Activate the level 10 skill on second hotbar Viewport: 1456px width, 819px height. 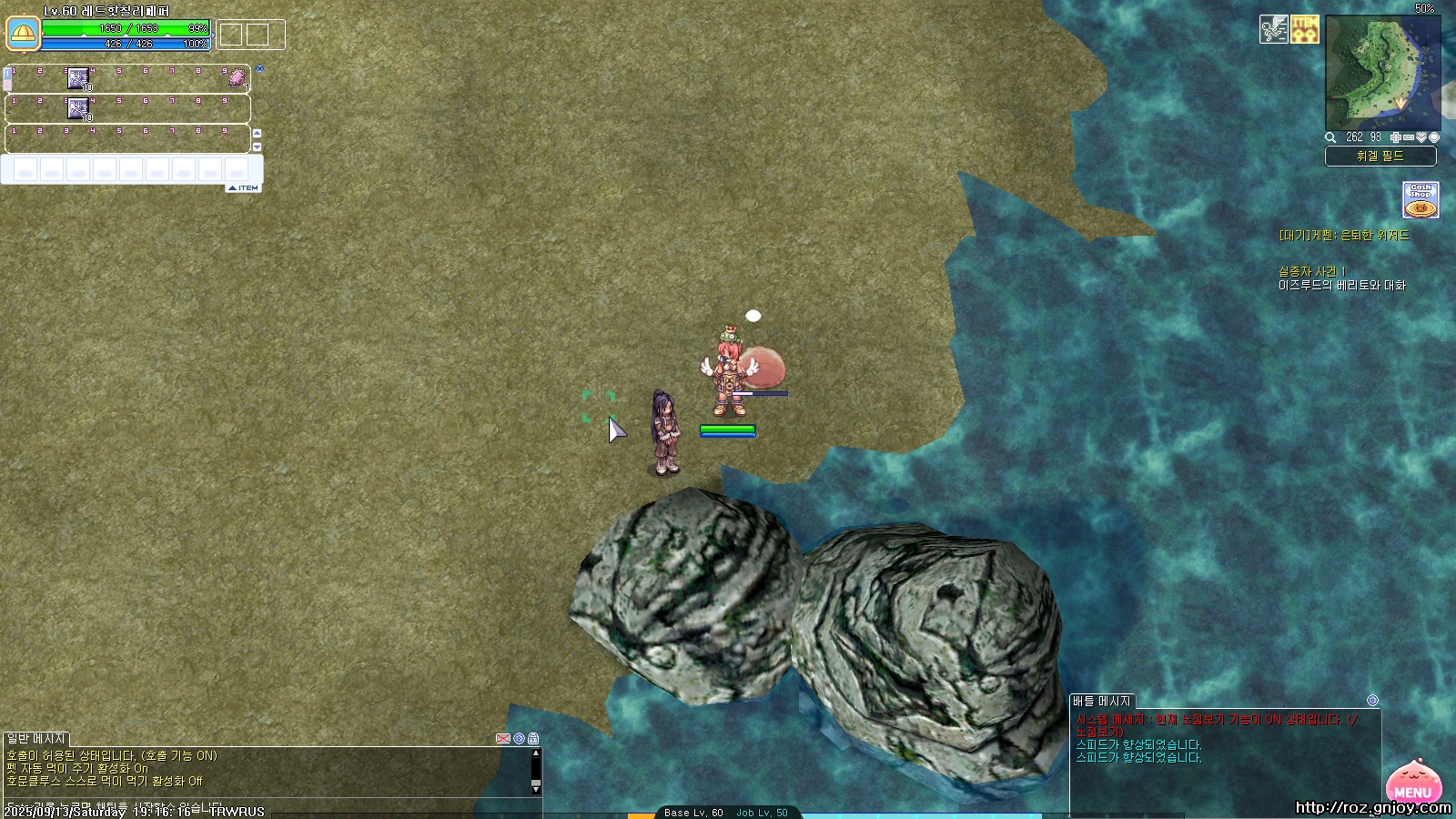click(x=79, y=109)
